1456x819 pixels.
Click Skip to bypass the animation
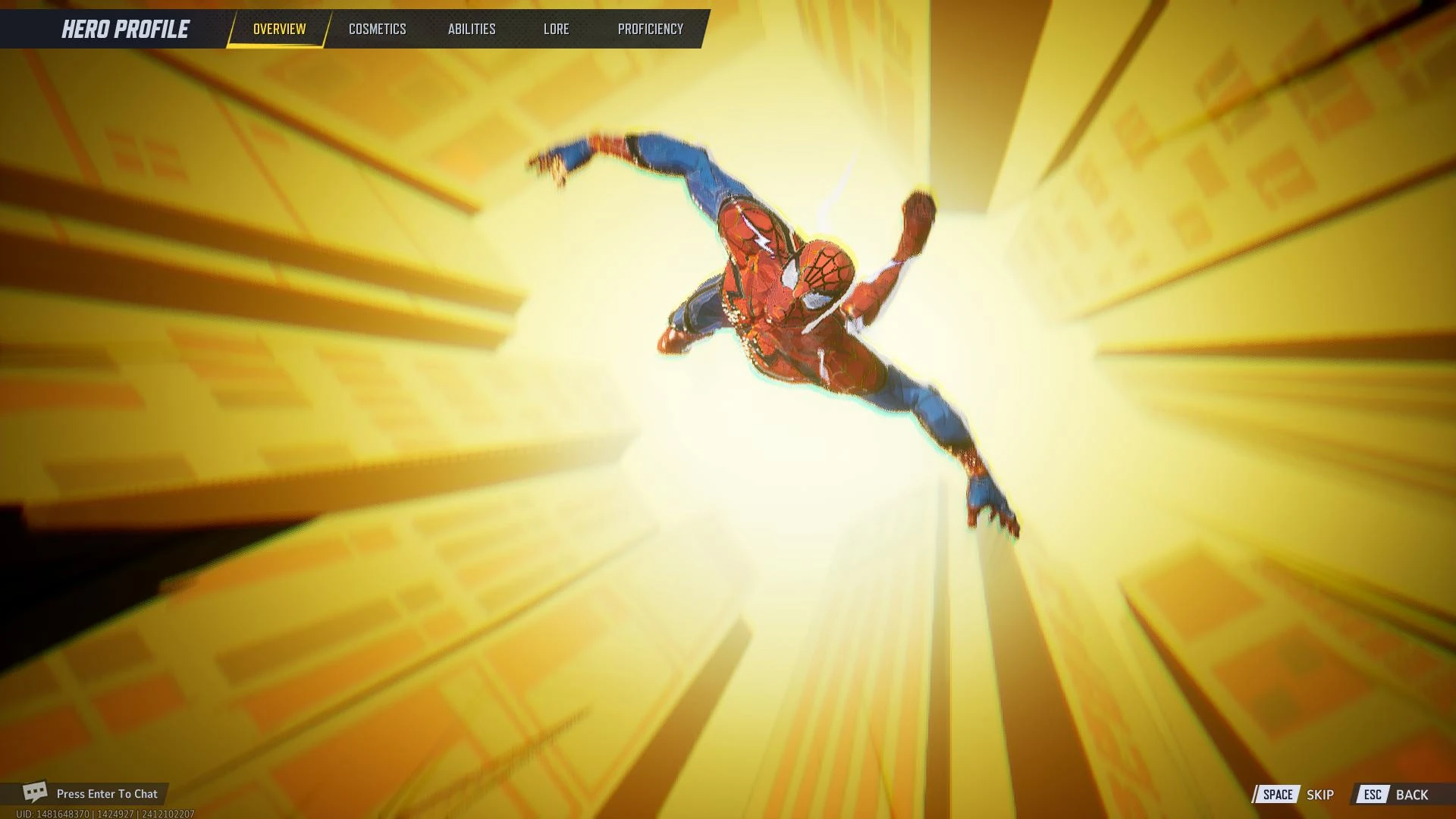pos(1319,795)
